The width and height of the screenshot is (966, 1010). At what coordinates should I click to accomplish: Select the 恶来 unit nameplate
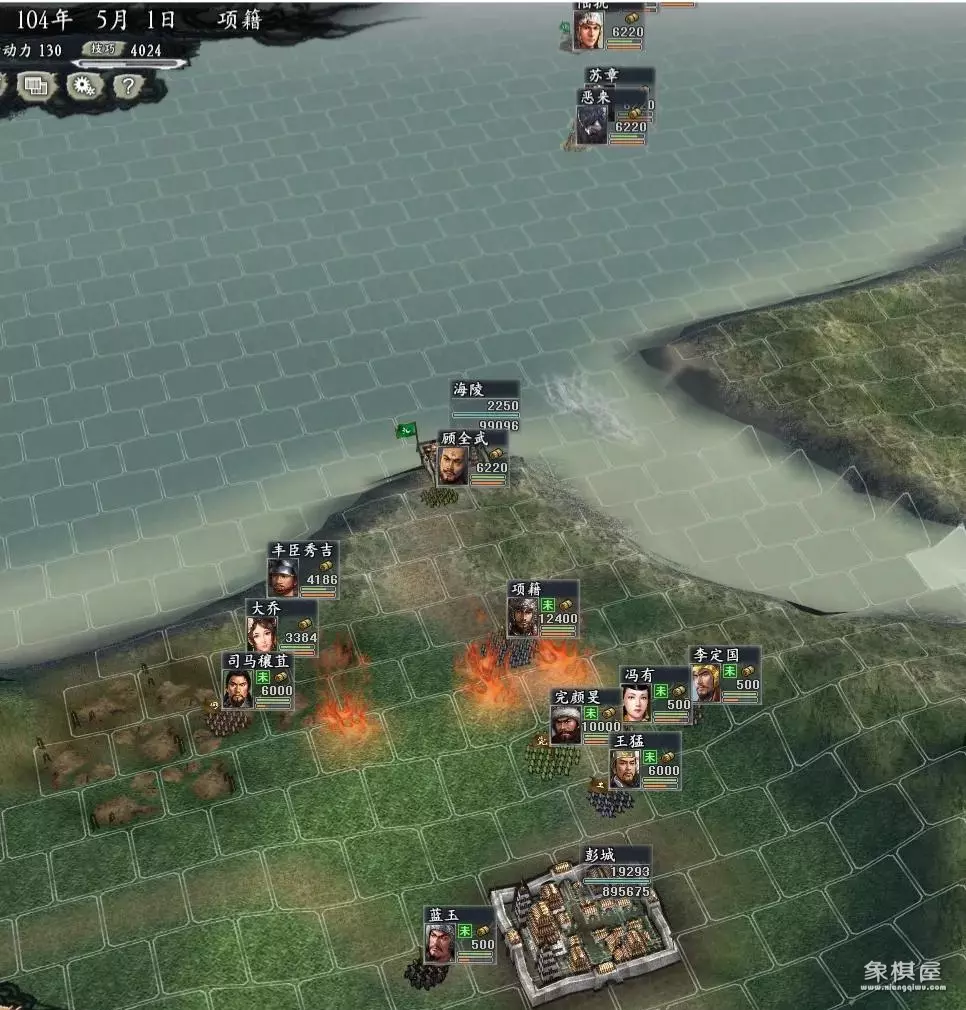click(x=594, y=97)
